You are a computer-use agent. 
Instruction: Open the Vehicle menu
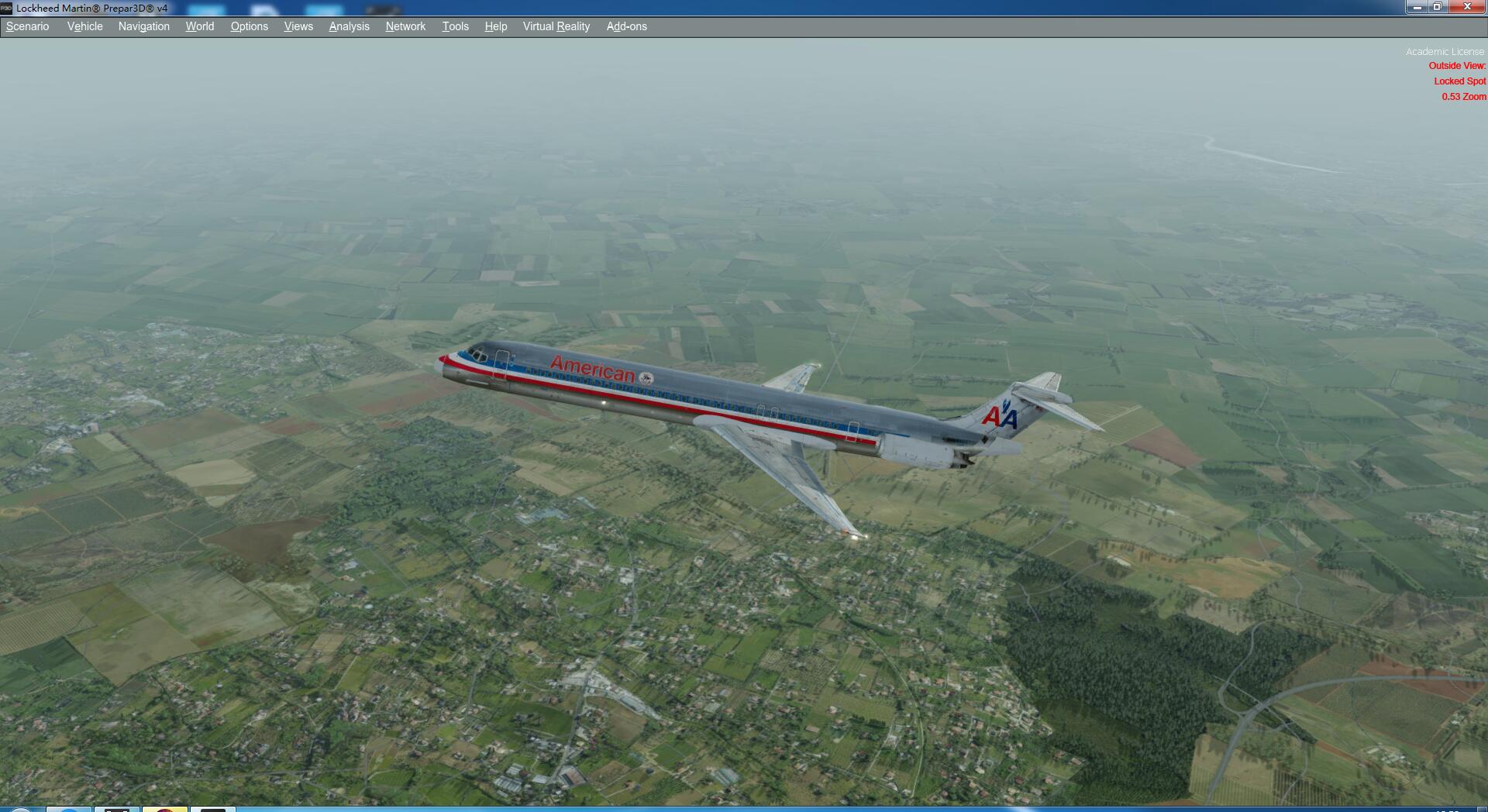[x=84, y=26]
